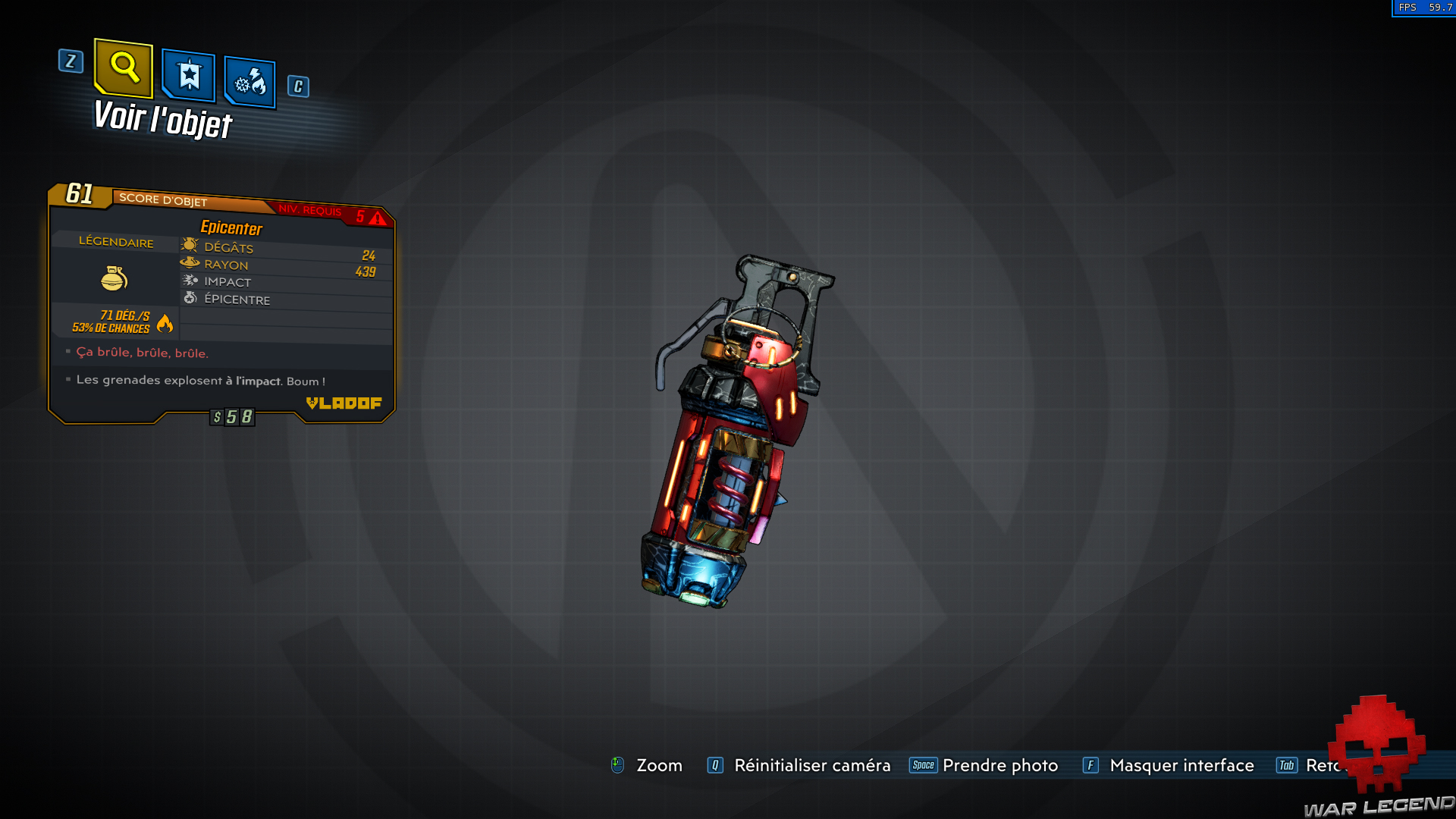Toggle Masquer interface
The width and height of the screenshot is (1456, 819).
coord(1181,765)
